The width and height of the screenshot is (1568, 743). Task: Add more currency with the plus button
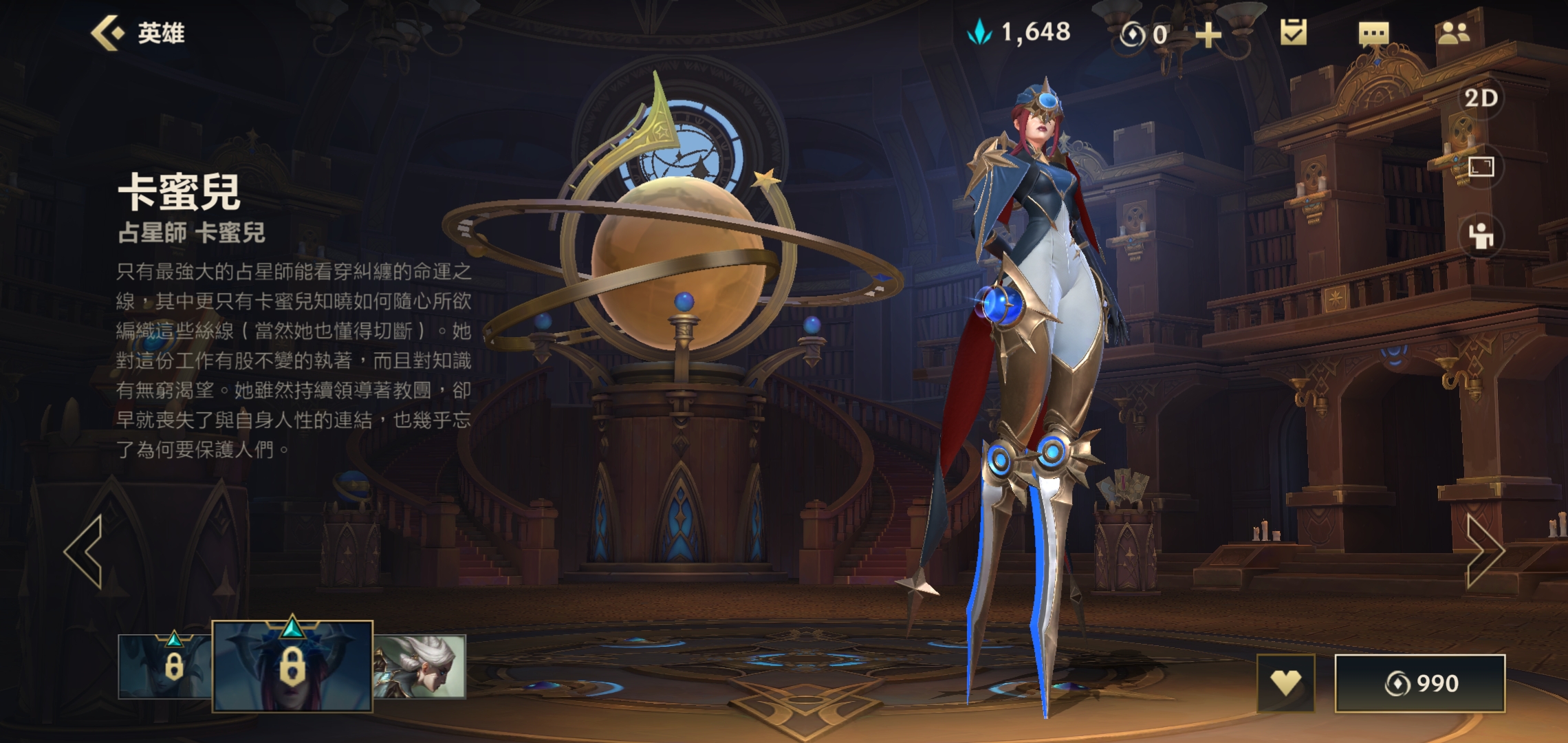click(x=1208, y=34)
